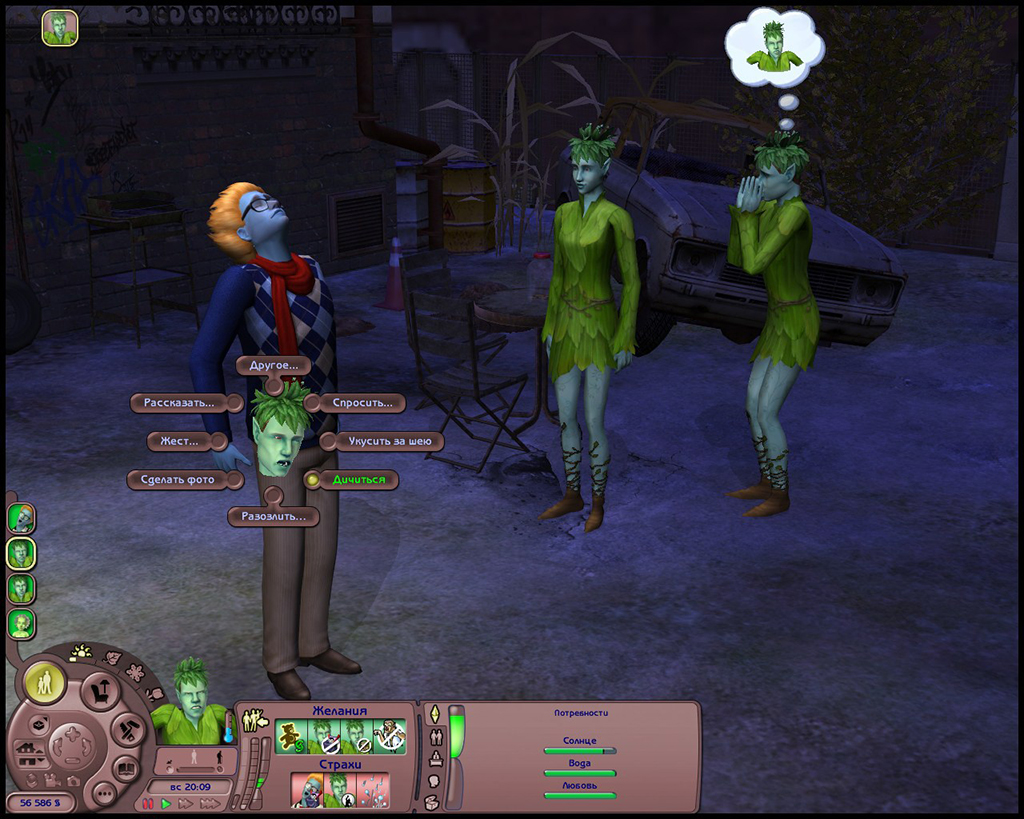Select the baby-faced sim portrait in the family list
This screenshot has width=1024, height=819.
(x=21, y=624)
